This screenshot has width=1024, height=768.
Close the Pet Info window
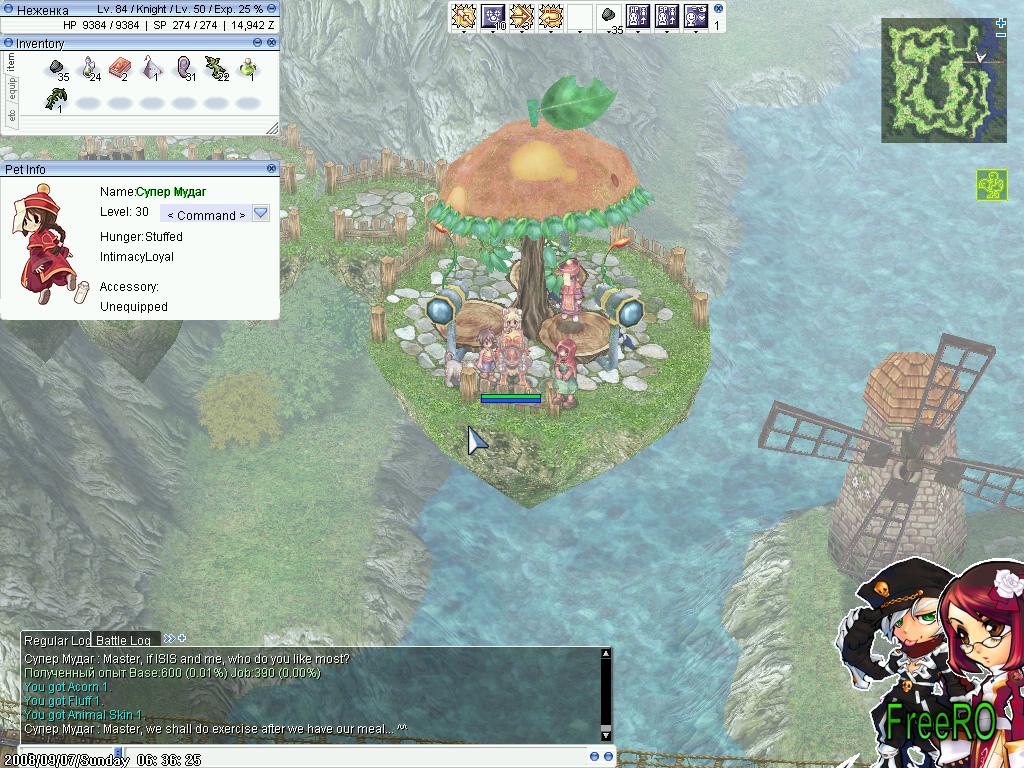coord(273,169)
